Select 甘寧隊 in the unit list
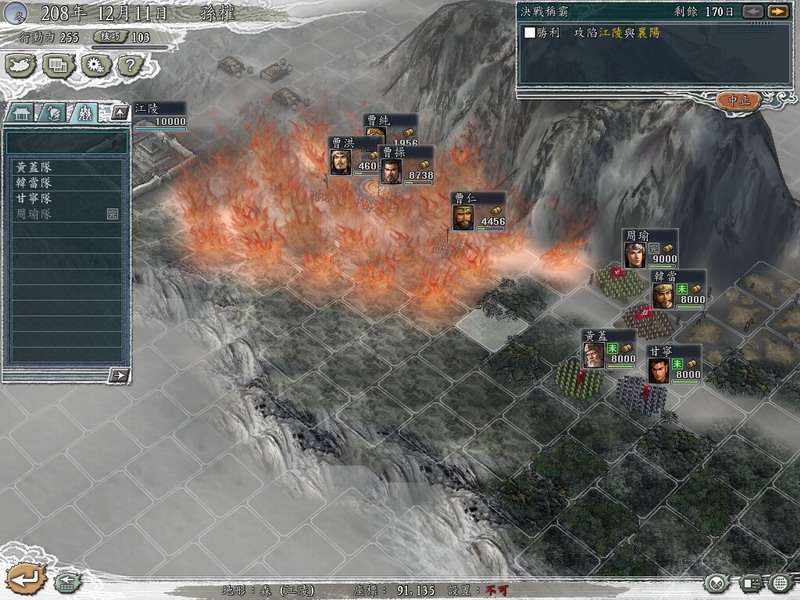Screen dimensions: 800x600 (34, 198)
